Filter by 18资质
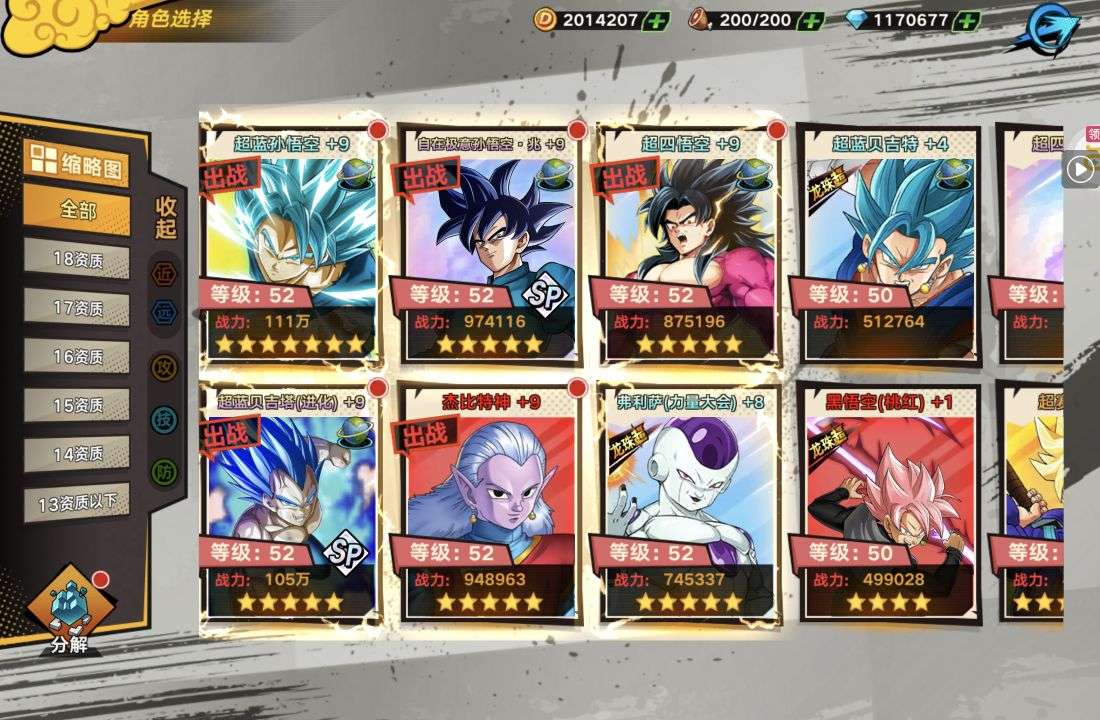 click(77, 259)
